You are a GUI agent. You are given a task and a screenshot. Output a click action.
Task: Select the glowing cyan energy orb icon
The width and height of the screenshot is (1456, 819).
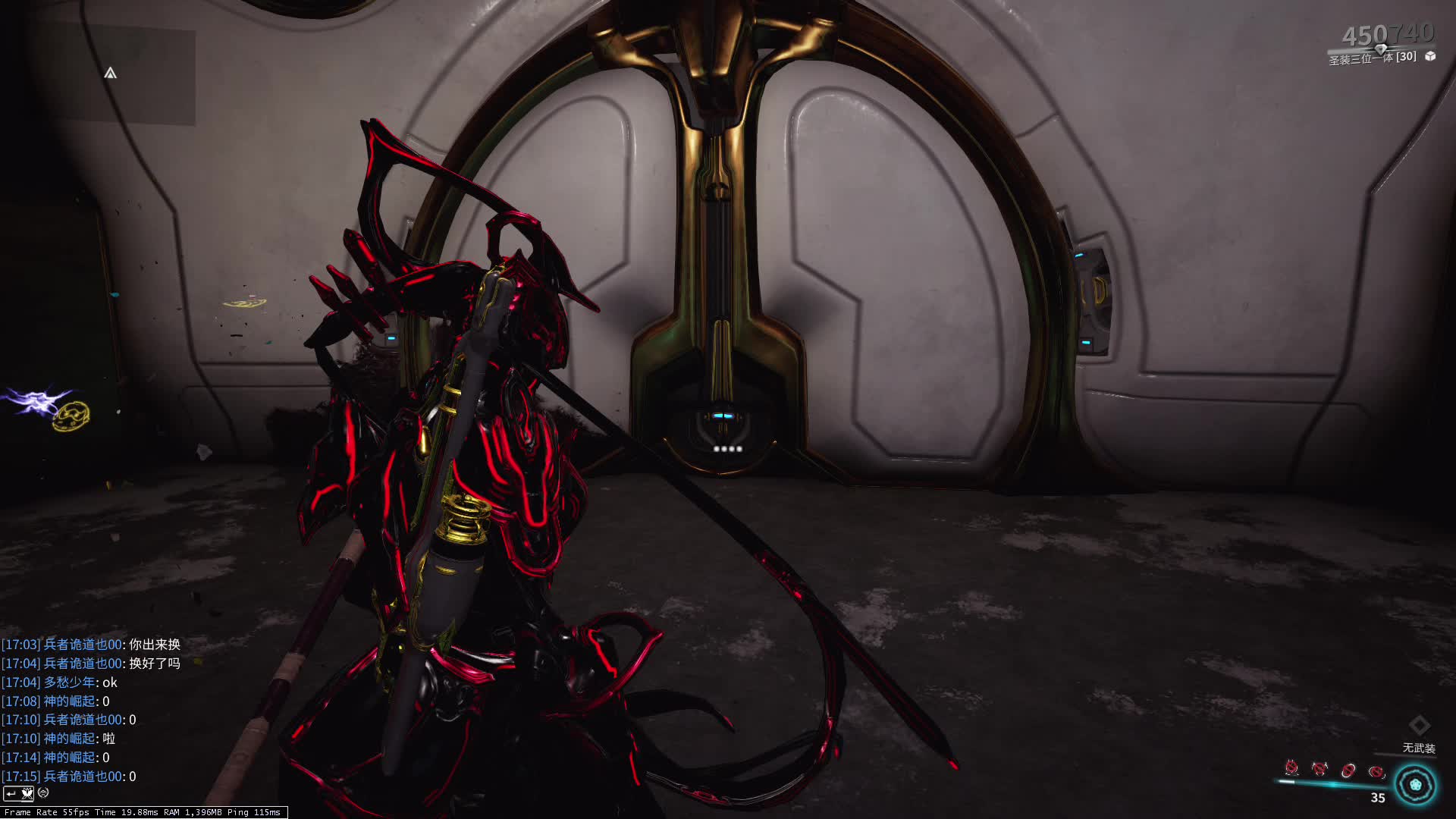tap(1415, 785)
